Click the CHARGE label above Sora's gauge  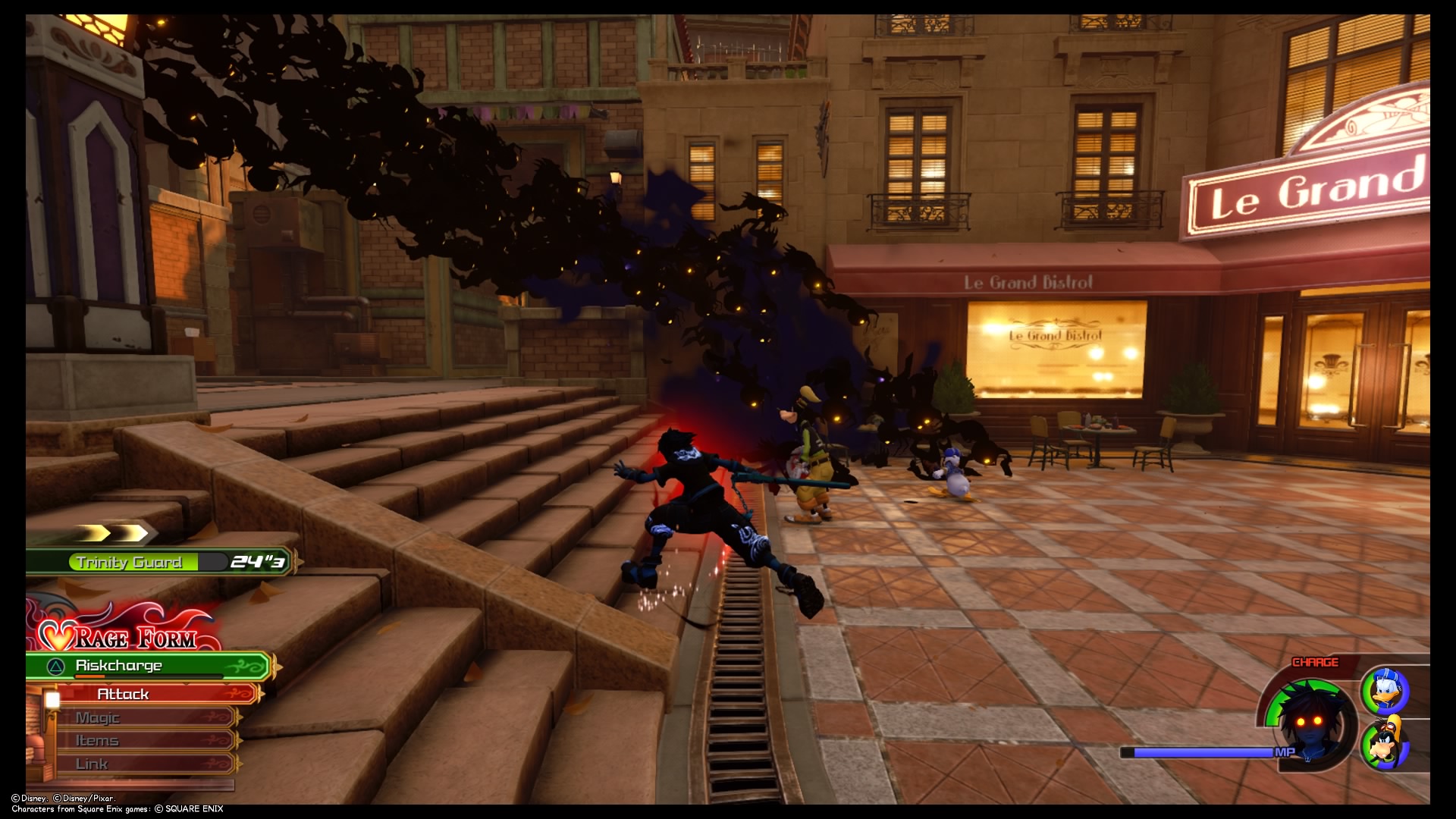1316,661
